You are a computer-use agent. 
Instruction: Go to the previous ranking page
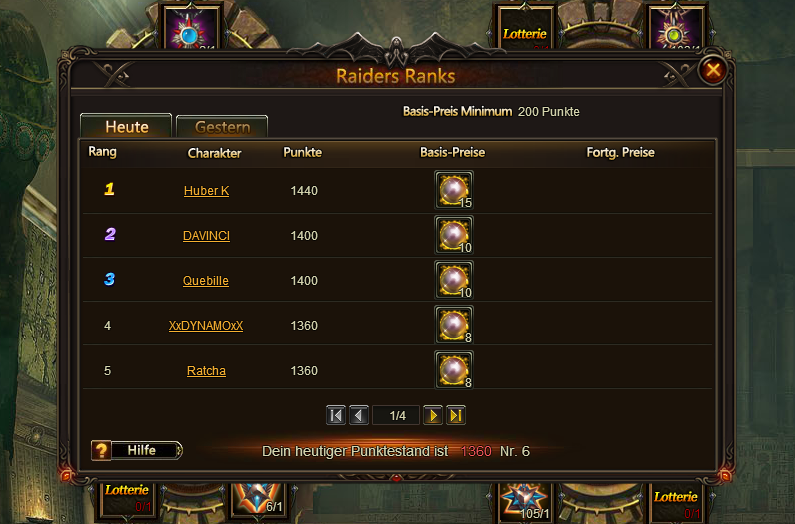click(359, 415)
